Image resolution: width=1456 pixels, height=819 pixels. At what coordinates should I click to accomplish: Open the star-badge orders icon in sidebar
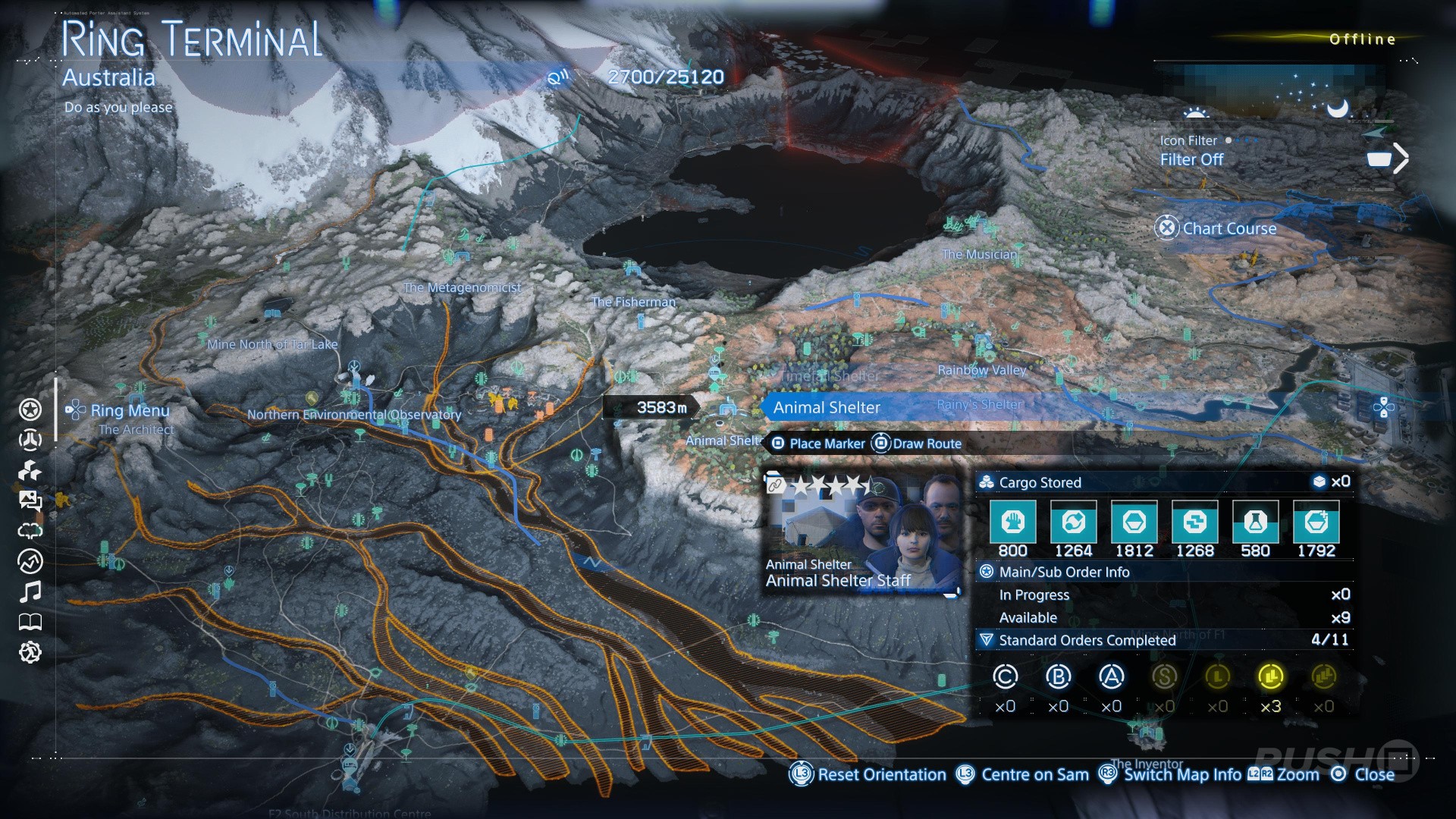[30, 410]
